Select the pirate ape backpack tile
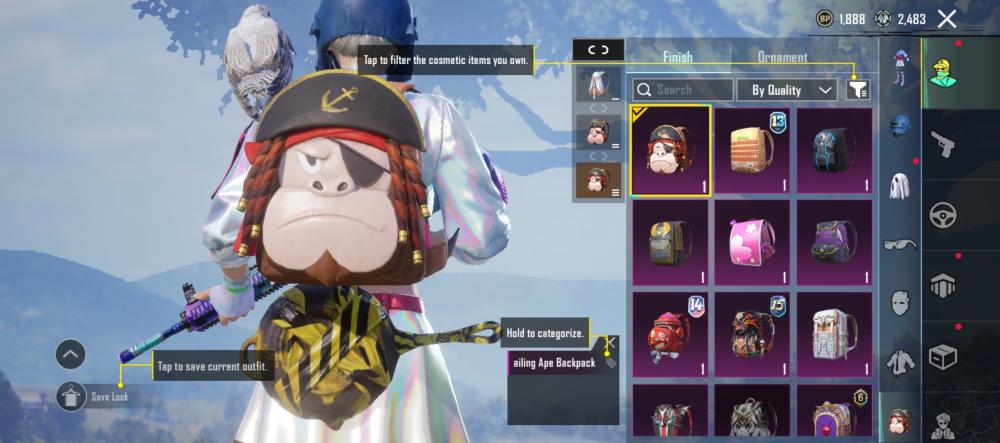Image resolution: width=1000 pixels, height=443 pixels. coord(671,151)
